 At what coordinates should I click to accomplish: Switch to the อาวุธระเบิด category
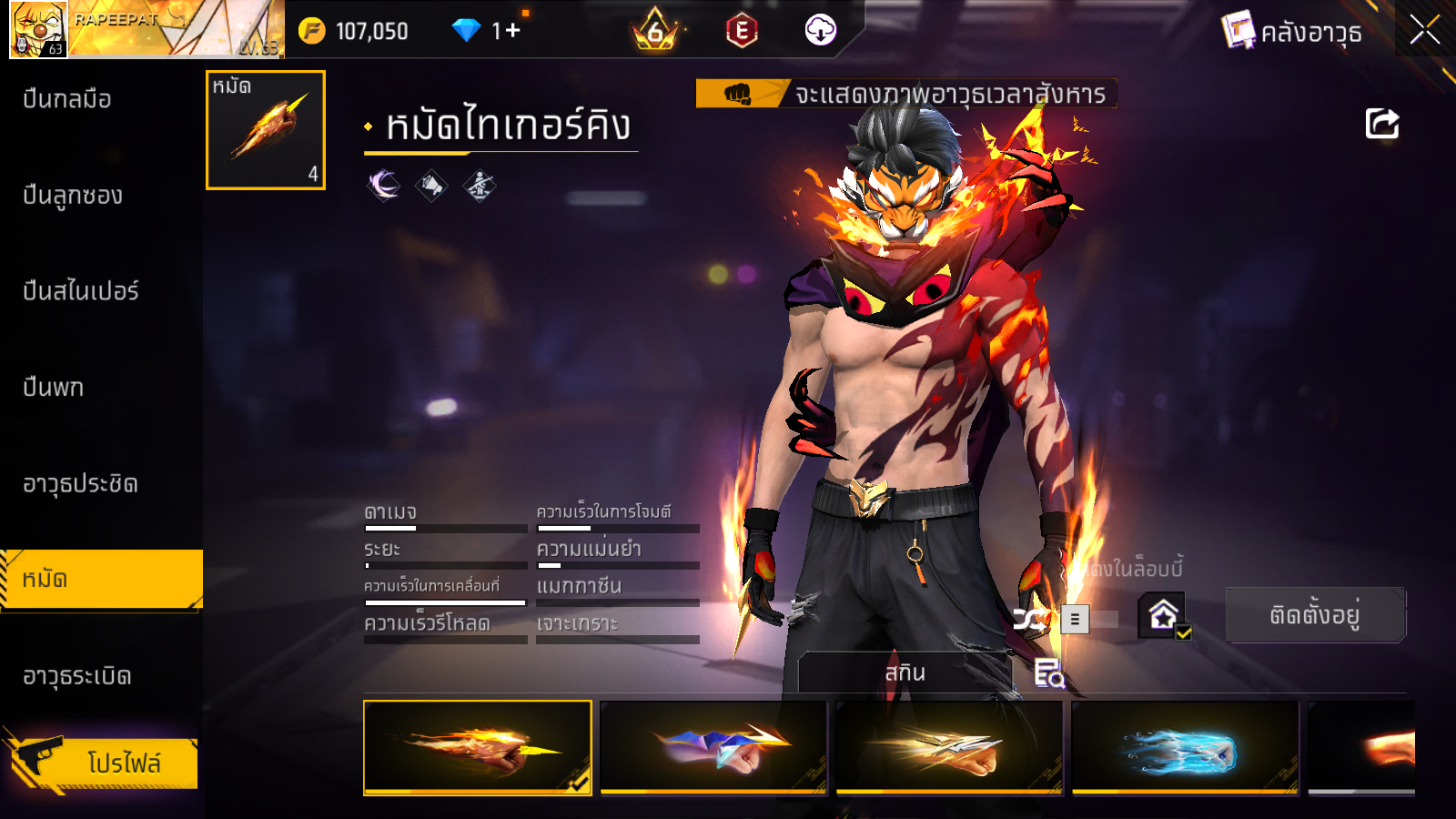[77, 676]
